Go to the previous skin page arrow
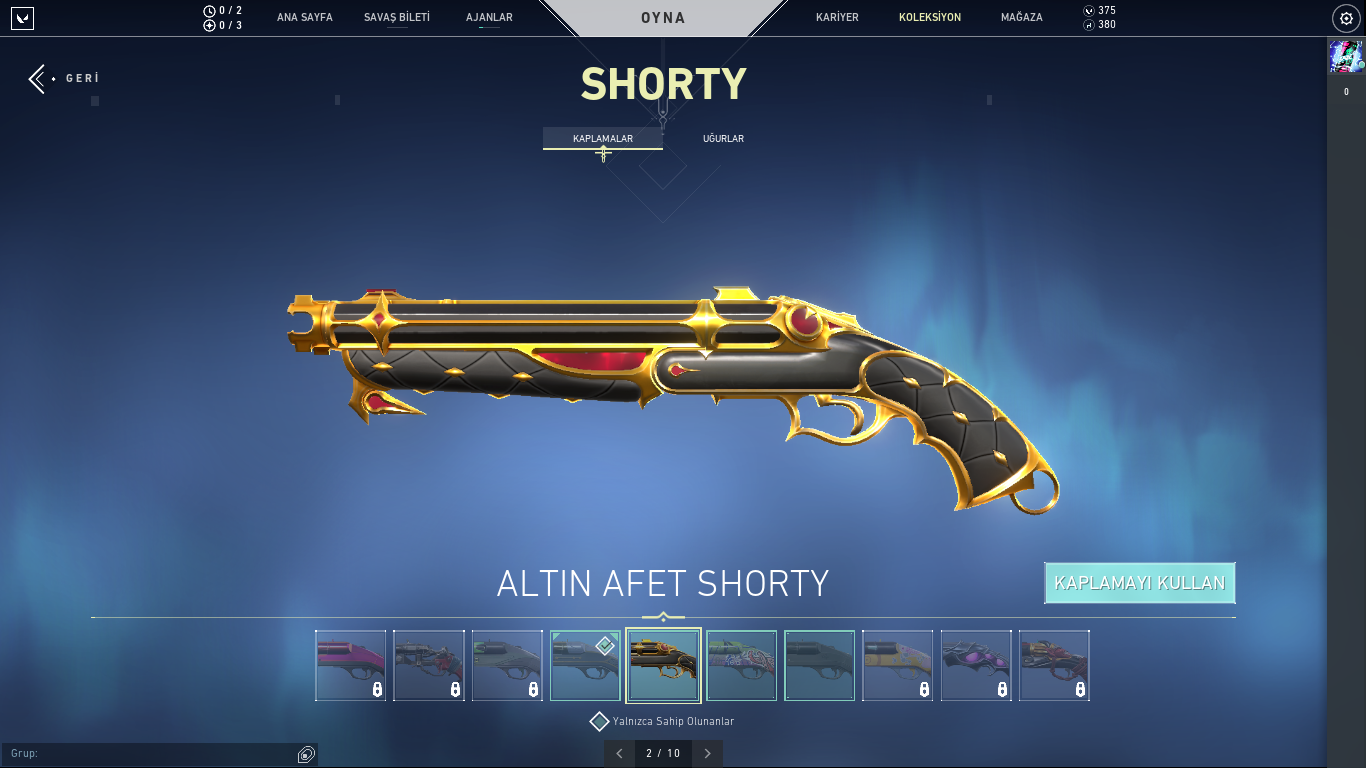Viewport: 1366px width, 768px height. click(619, 753)
